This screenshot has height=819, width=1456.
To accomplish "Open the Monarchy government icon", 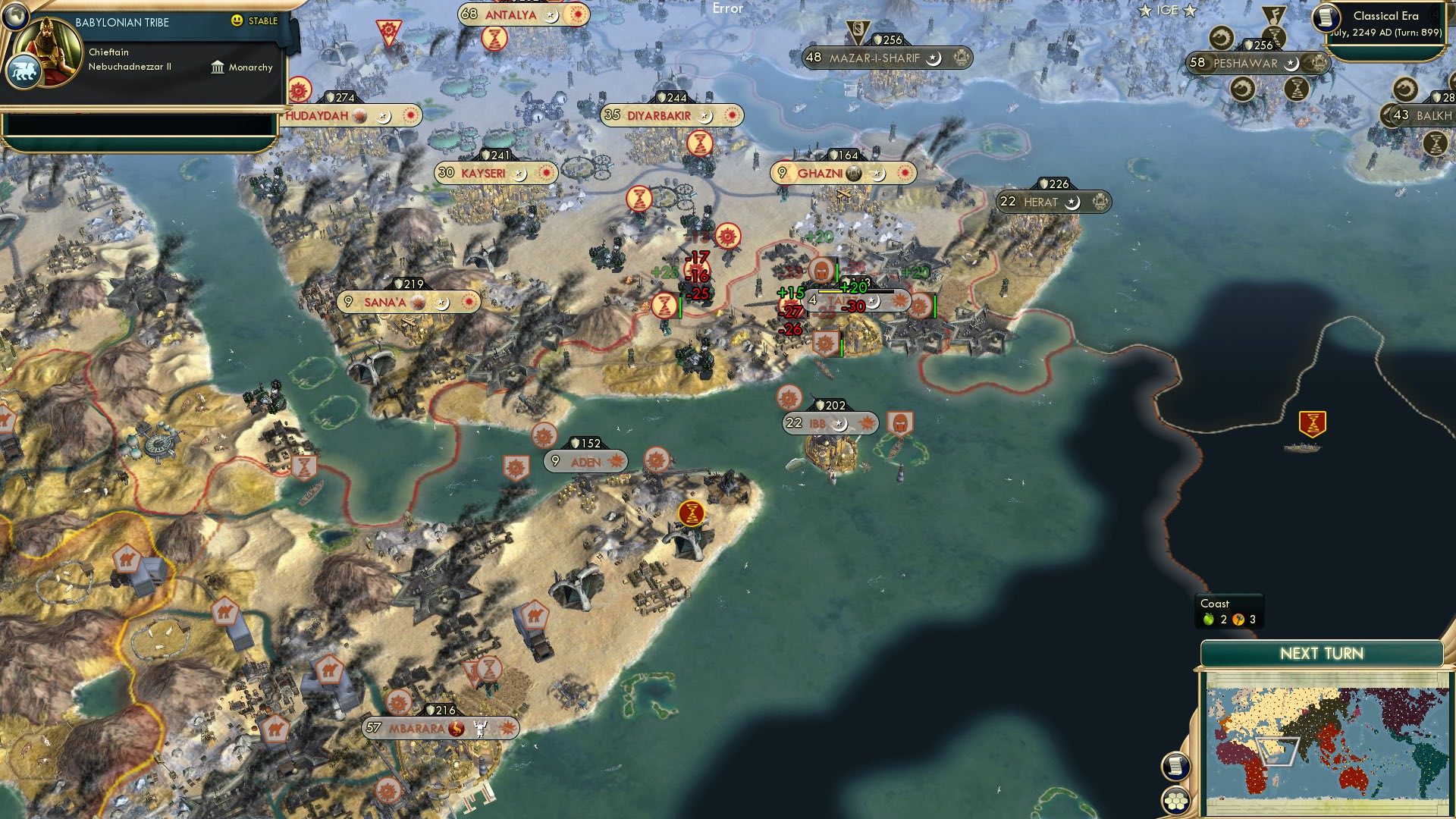I will [x=218, y=67].
